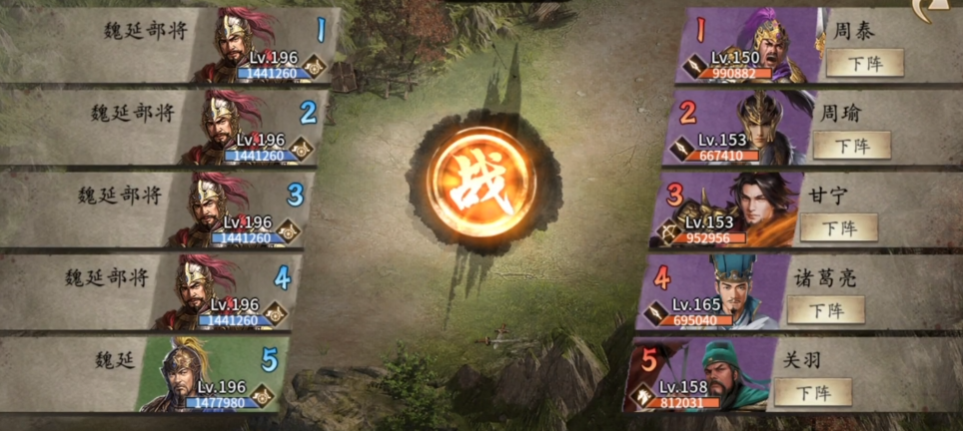The image size is (963, 431).
Task: Remove 周瑜 from the formation
Action: pyautogui.click(x=851, y=145)
